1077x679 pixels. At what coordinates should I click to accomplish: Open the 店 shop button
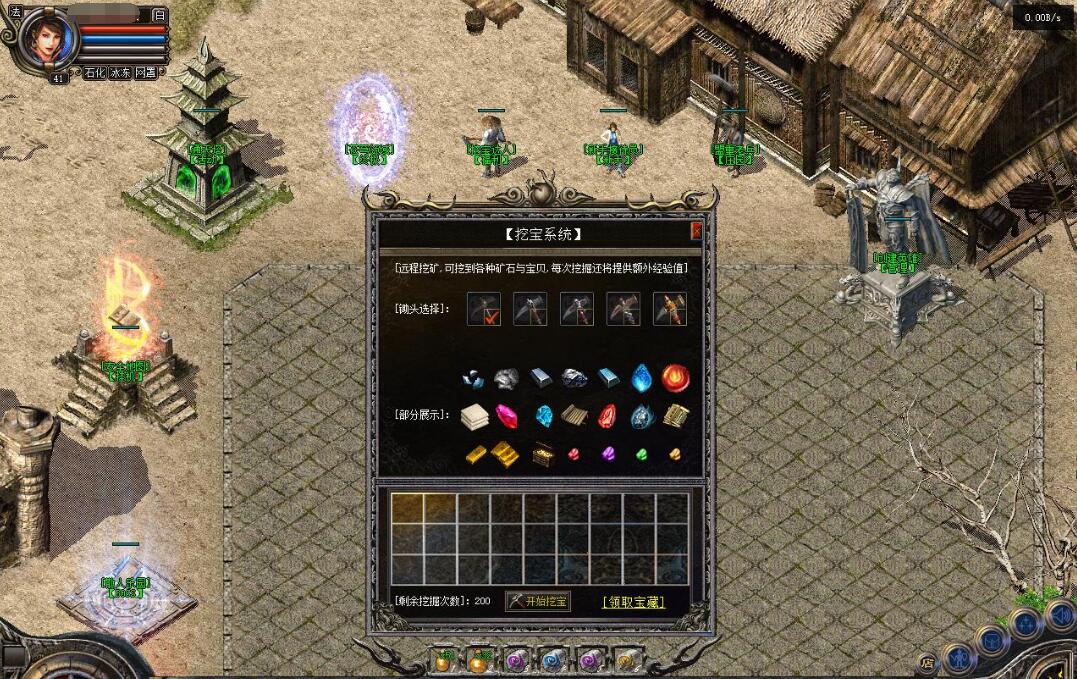[x=928, y=662]
